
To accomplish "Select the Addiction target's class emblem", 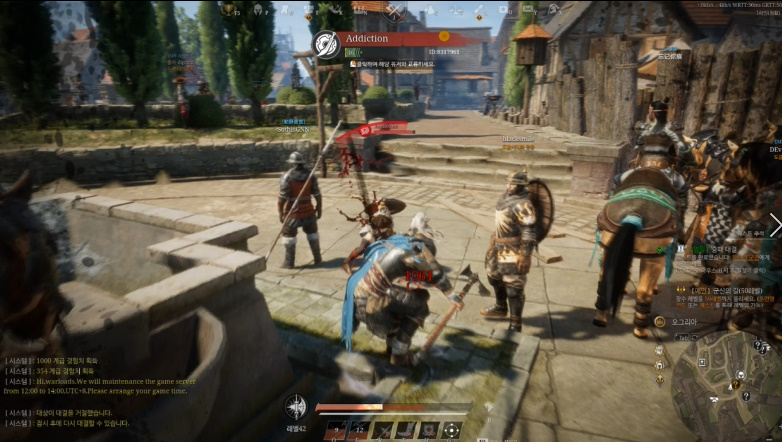I will coord(326,44).
